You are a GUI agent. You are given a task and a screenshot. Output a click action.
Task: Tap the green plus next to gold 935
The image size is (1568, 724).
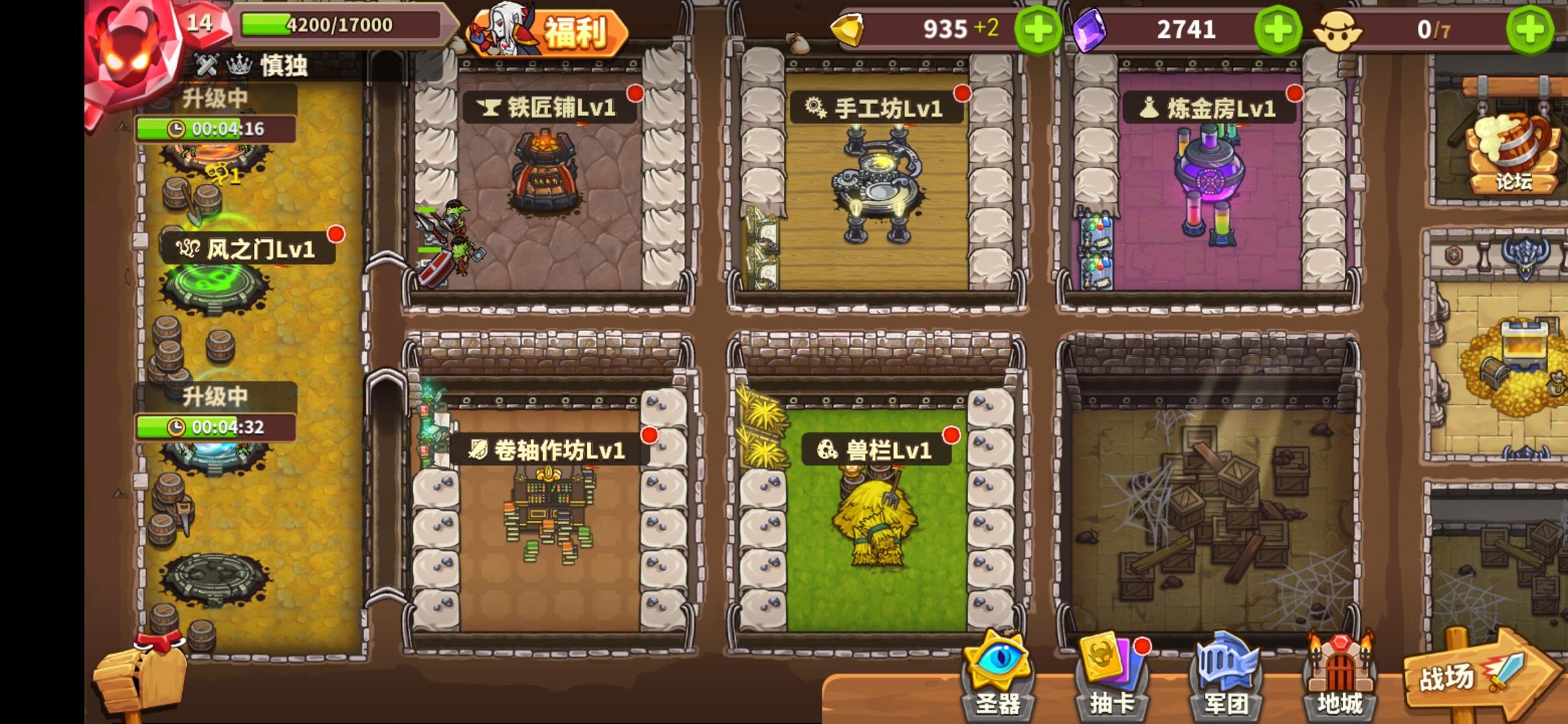pyautogui.click(x=1040, y=29)
